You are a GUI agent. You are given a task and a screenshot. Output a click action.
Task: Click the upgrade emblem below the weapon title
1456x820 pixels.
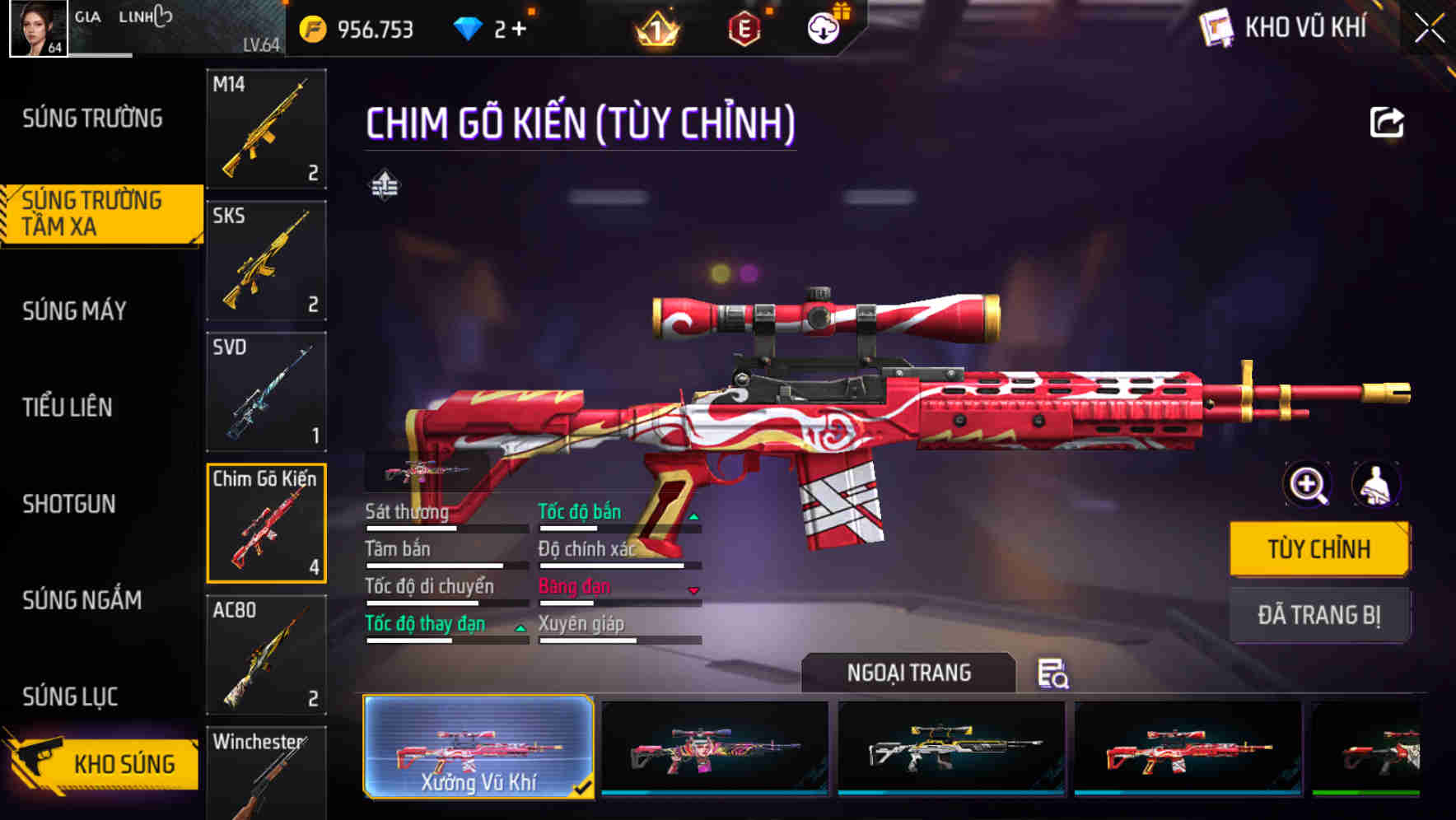tap(385, 185)
